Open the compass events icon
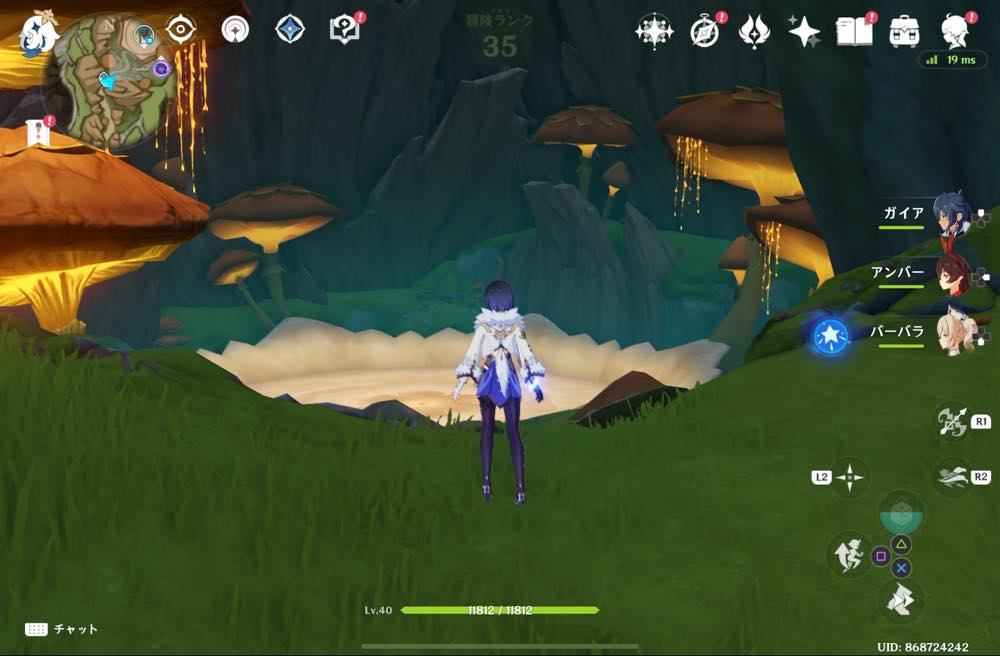The width and height of the screenshot is (1000, 656). pos(705,32)
